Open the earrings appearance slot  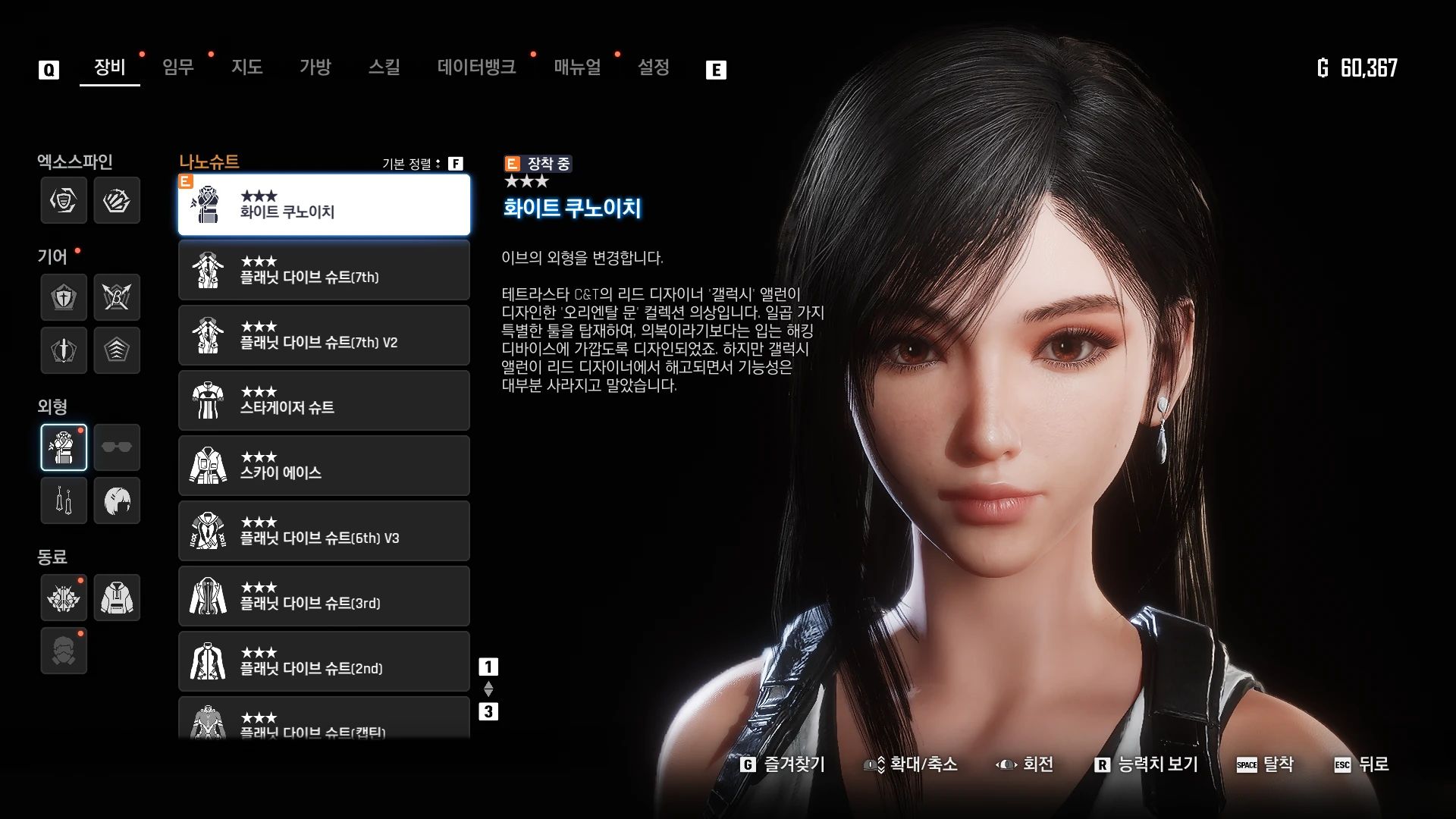(x=64, y=500)
